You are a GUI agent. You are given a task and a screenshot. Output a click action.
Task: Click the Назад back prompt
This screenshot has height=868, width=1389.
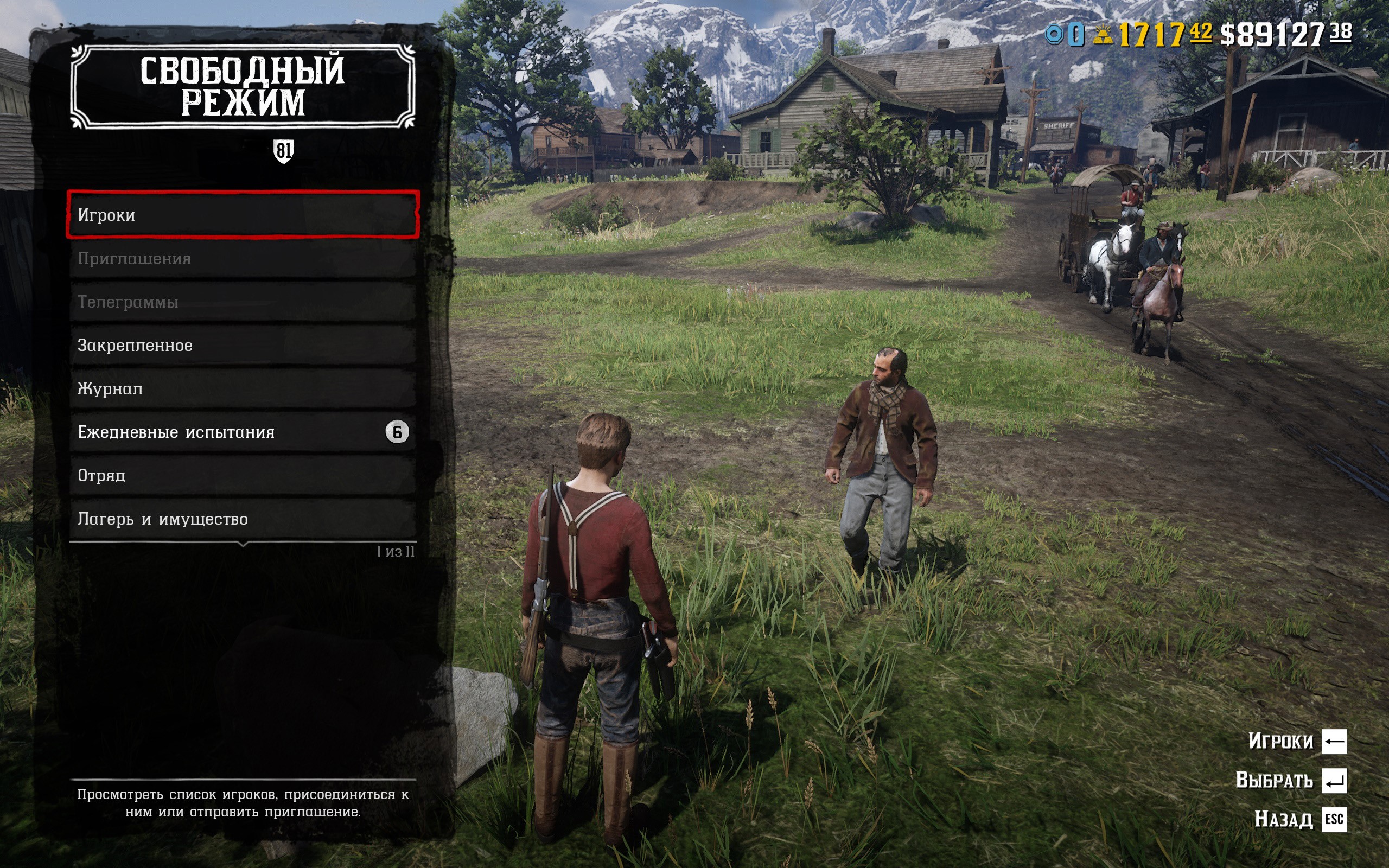click(x=1299, y=819)
